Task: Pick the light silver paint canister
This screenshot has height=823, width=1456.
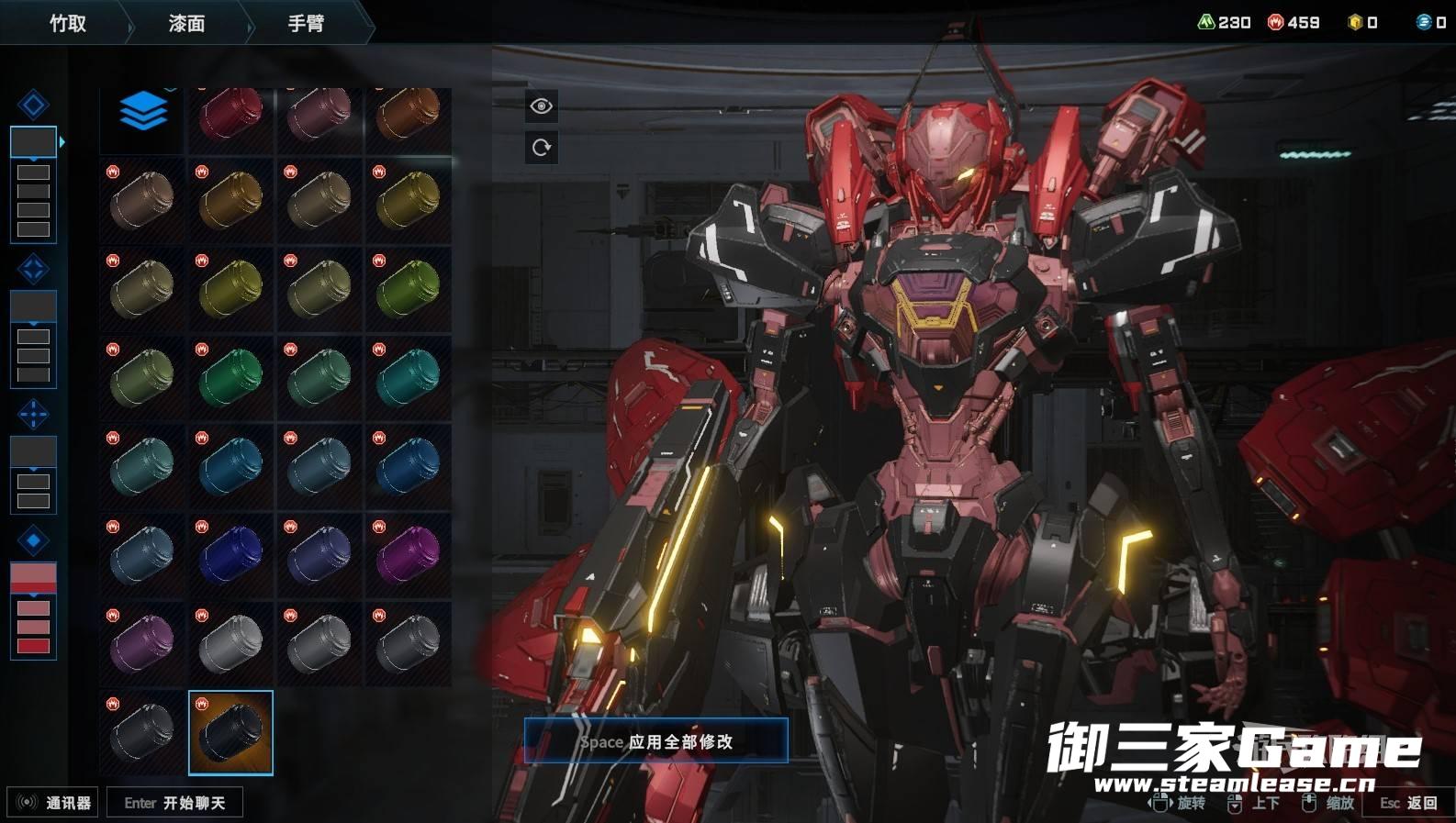Action: [230, 642]
